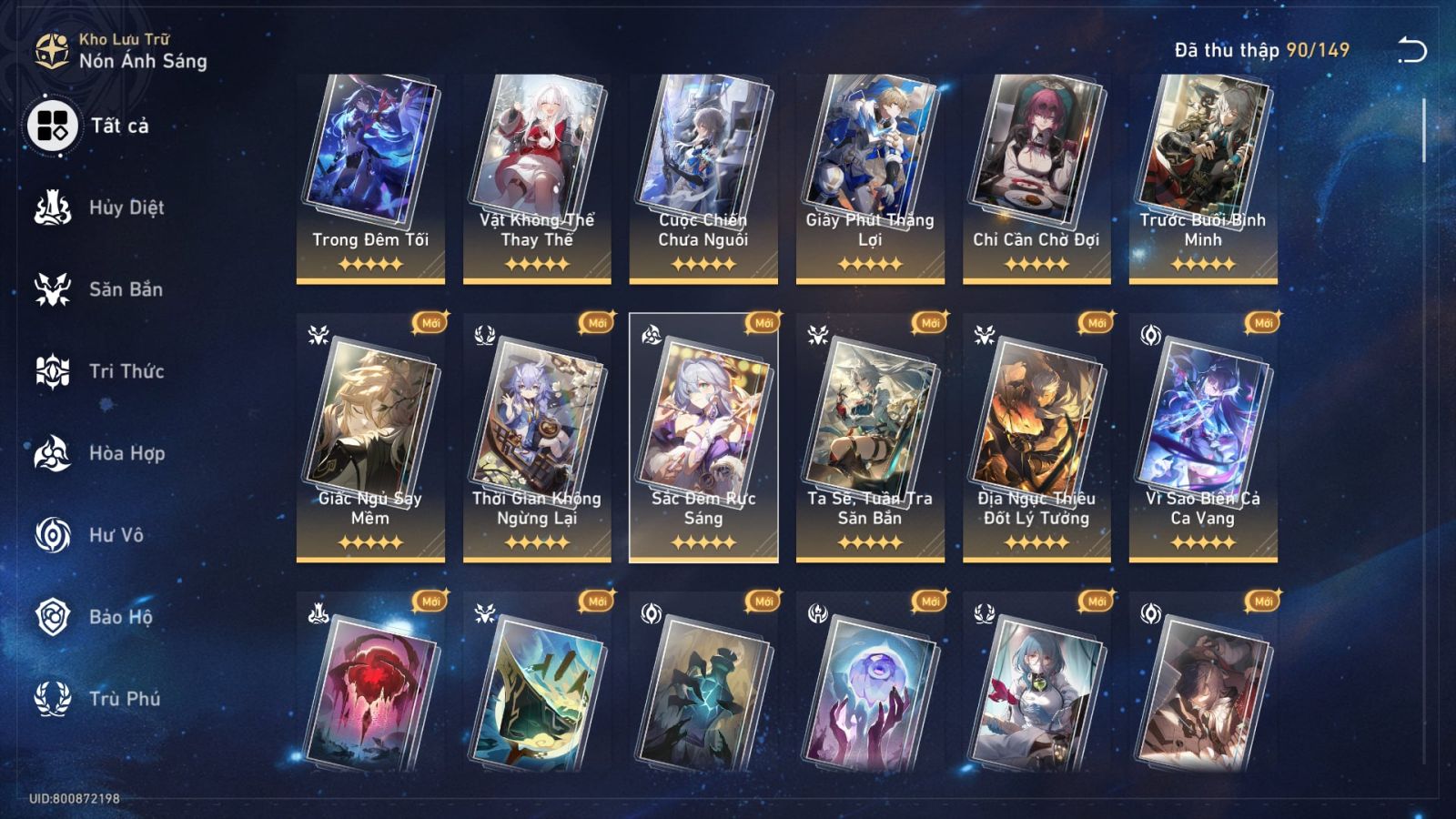Select the Hòa Hợp path filter icon
Image resolution: width=1456 pixels, height=819 pixels.
53,453
